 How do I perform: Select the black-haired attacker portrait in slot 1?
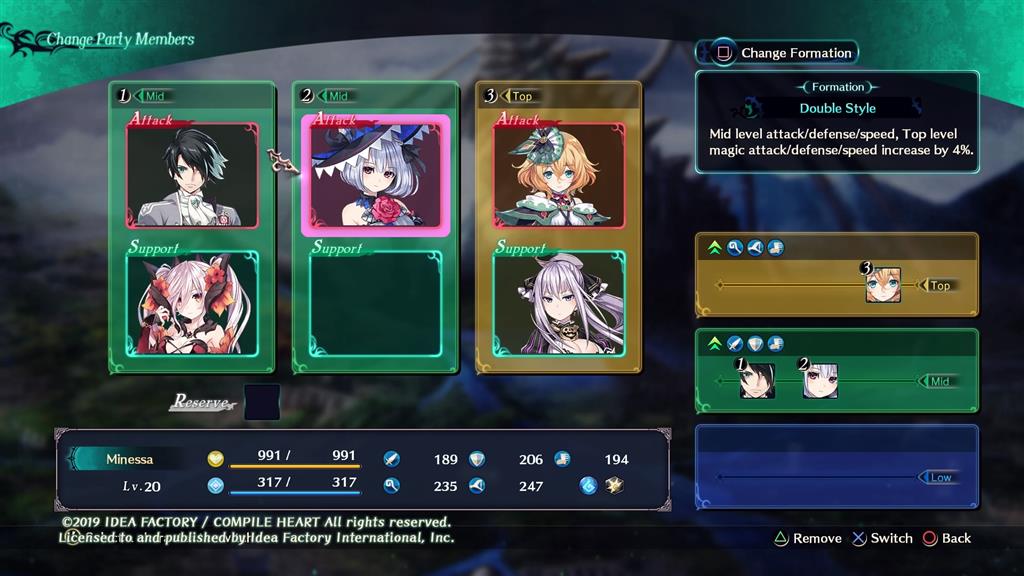(x=192, y=176)
